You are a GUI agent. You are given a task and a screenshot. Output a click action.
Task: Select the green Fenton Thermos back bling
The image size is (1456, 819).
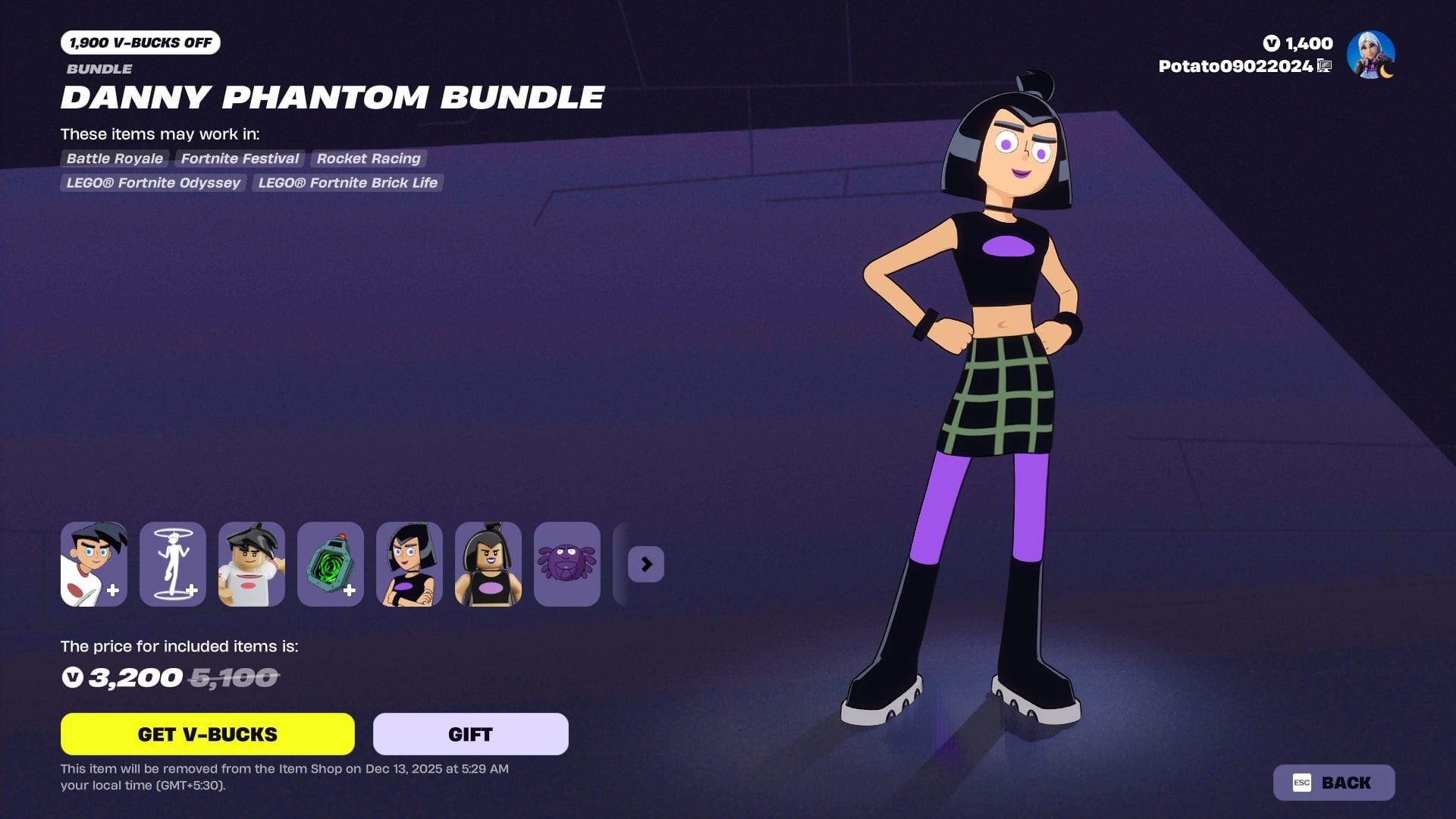(330, 564)
